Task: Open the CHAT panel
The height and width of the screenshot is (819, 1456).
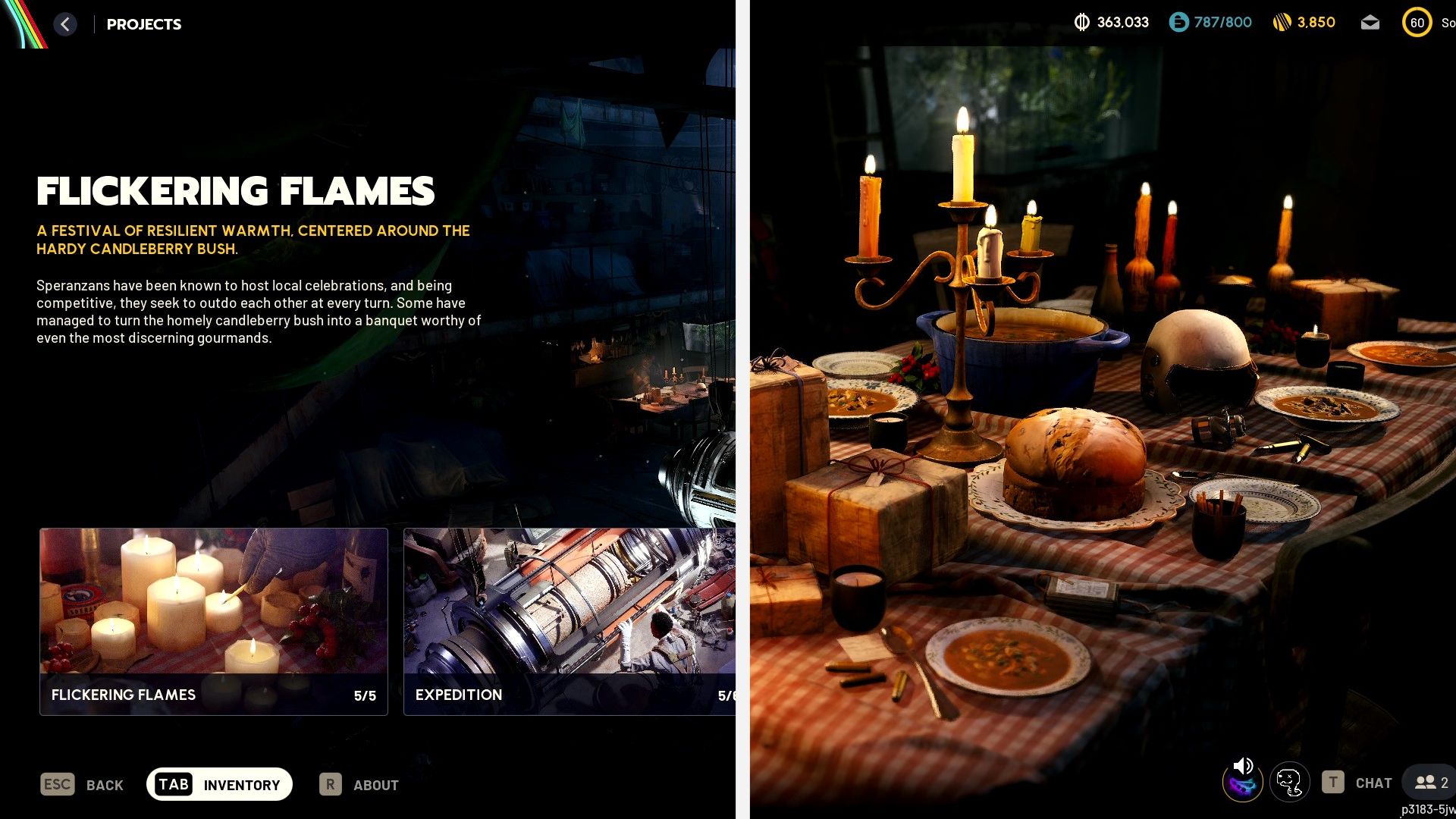Action: click(x=1373, y=782)
